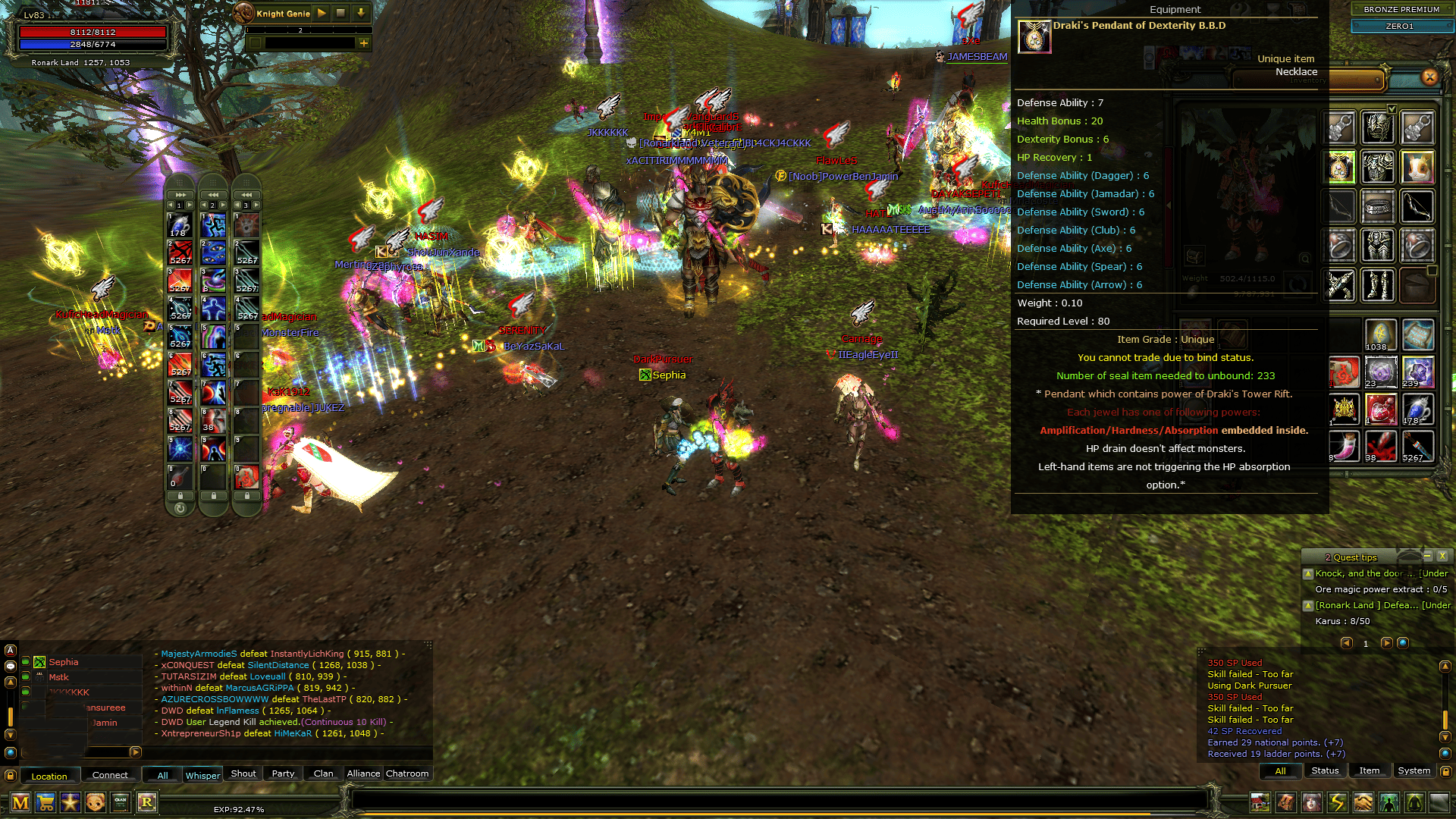Open the rankings with the R icon
The image size is (1456, 819).
coord(146,802)
